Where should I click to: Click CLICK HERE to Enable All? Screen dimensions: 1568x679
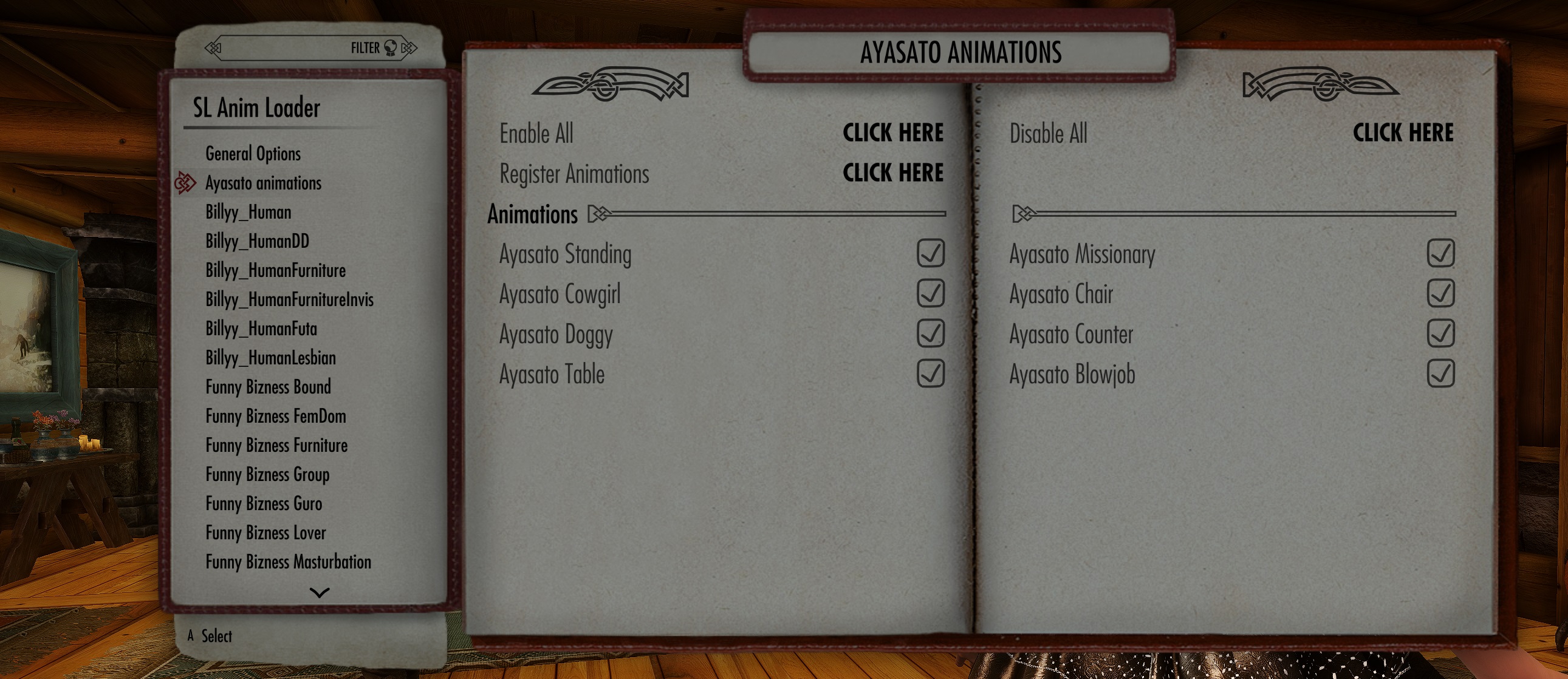[893, 133]
